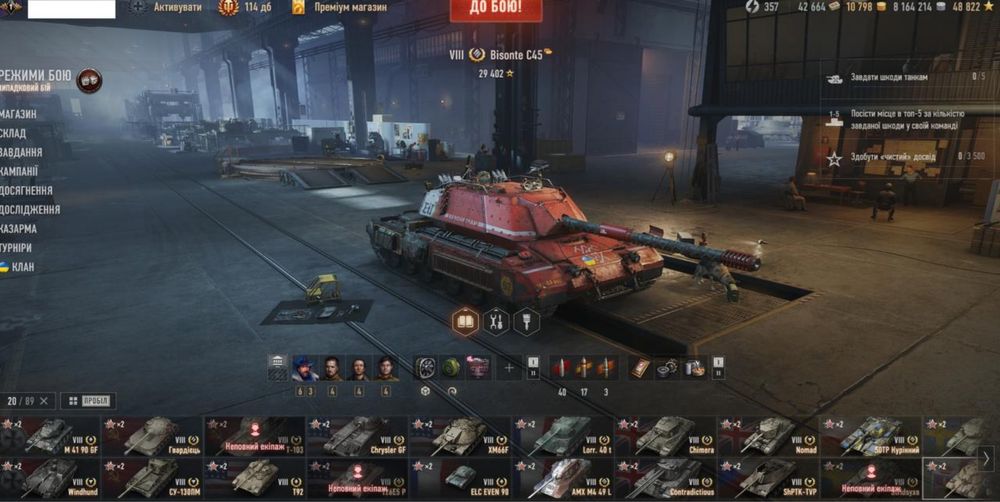Show more tanks with the carousel arrow
The width and height of the screenshot is (1000, 502).
[985, 458]
